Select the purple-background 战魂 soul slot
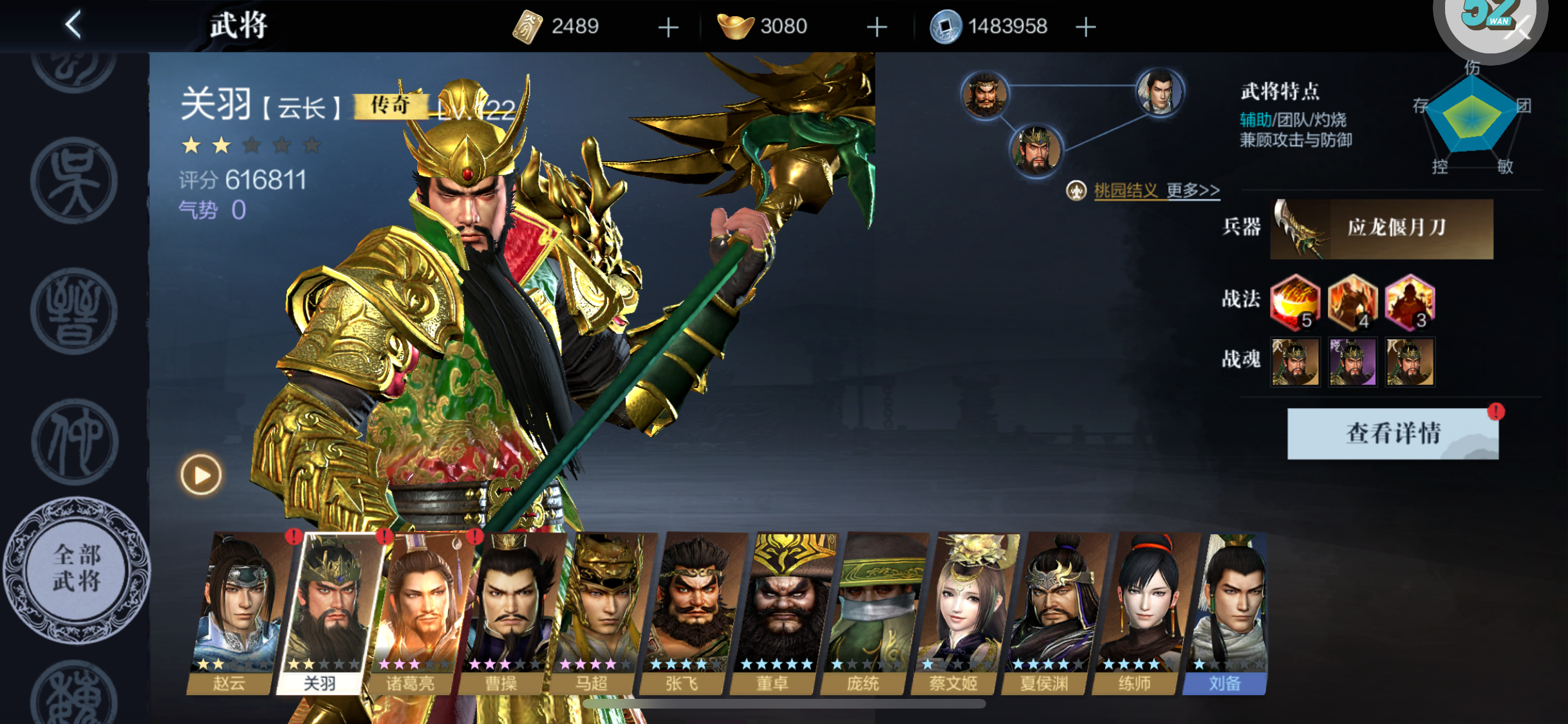 click(x=1352, y=362)
